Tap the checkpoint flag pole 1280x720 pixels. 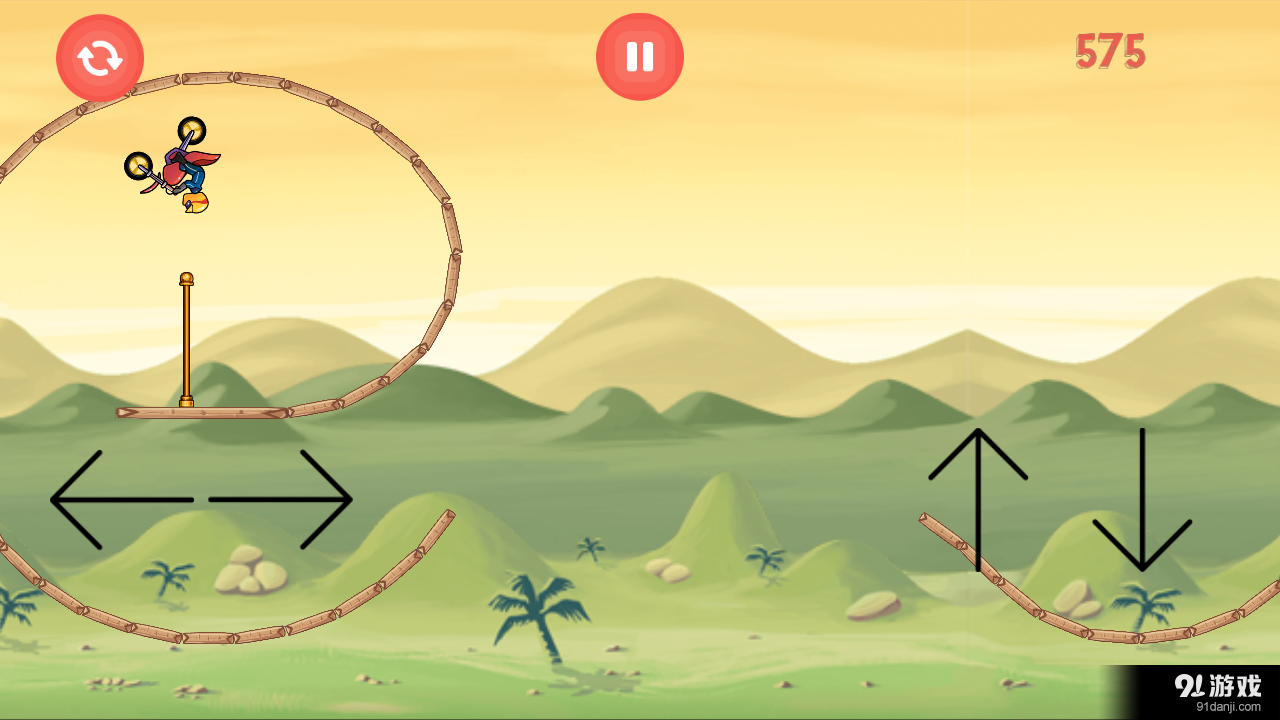point(186,340)
